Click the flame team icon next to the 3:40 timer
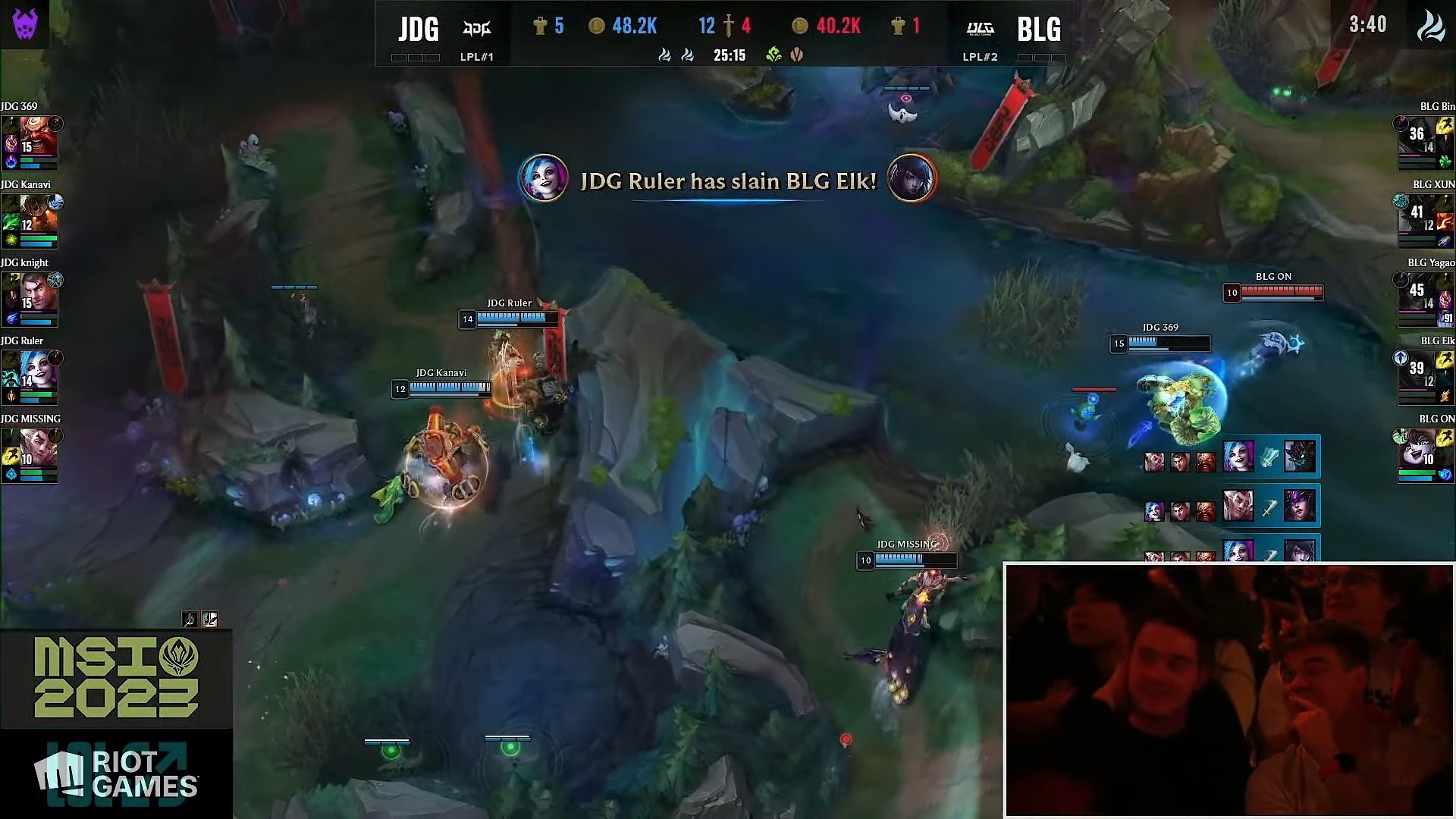Screen dimensions: 1456x819 [1432, 25]
